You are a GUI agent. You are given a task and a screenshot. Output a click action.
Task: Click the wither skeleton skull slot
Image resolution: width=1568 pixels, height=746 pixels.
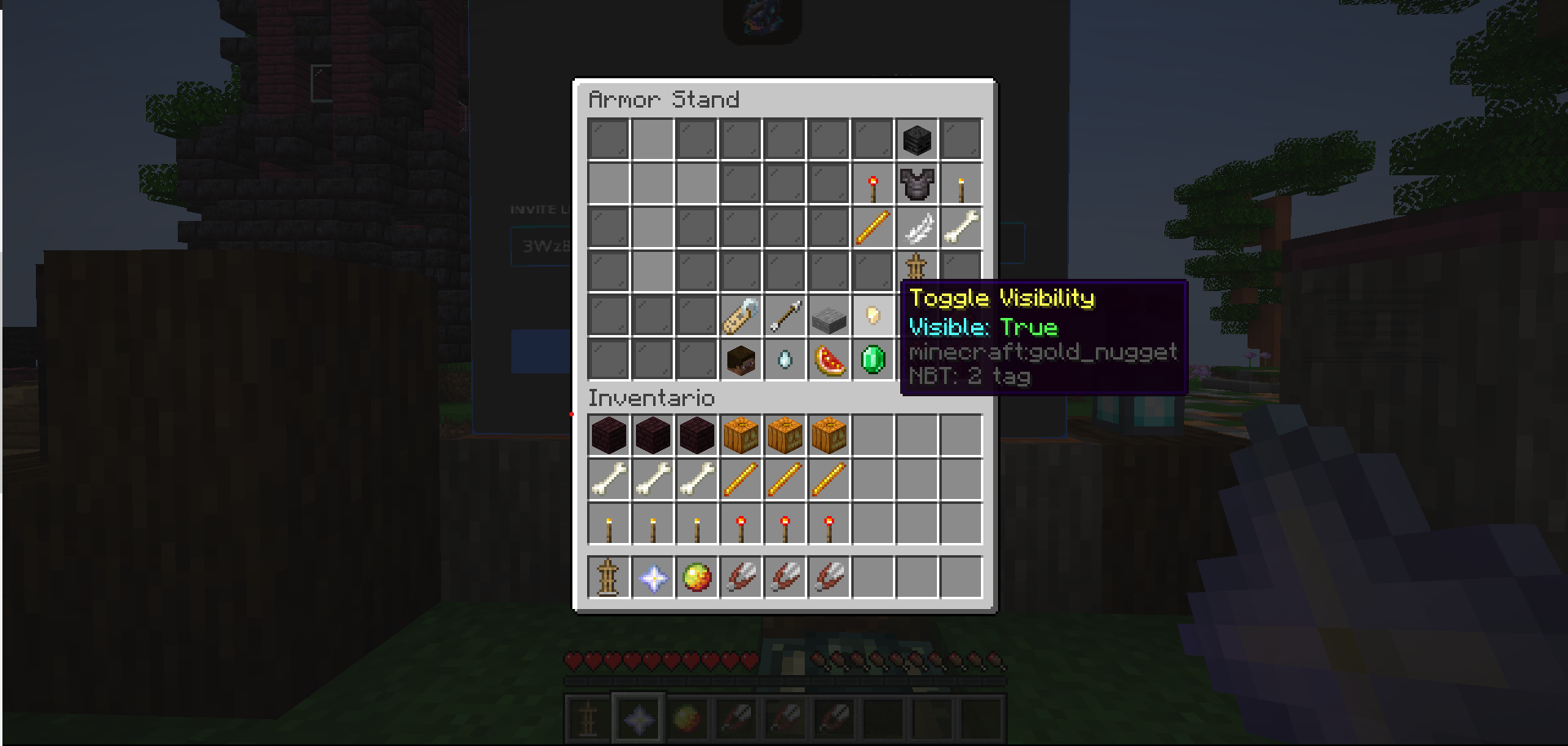coord(917,139)
